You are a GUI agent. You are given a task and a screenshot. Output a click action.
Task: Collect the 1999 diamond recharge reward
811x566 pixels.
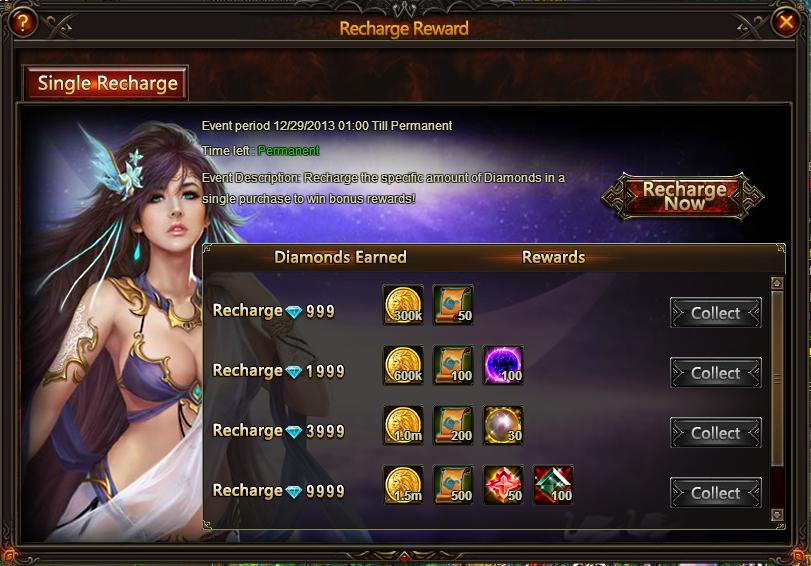pyautogui.click(x=715, y=373)
